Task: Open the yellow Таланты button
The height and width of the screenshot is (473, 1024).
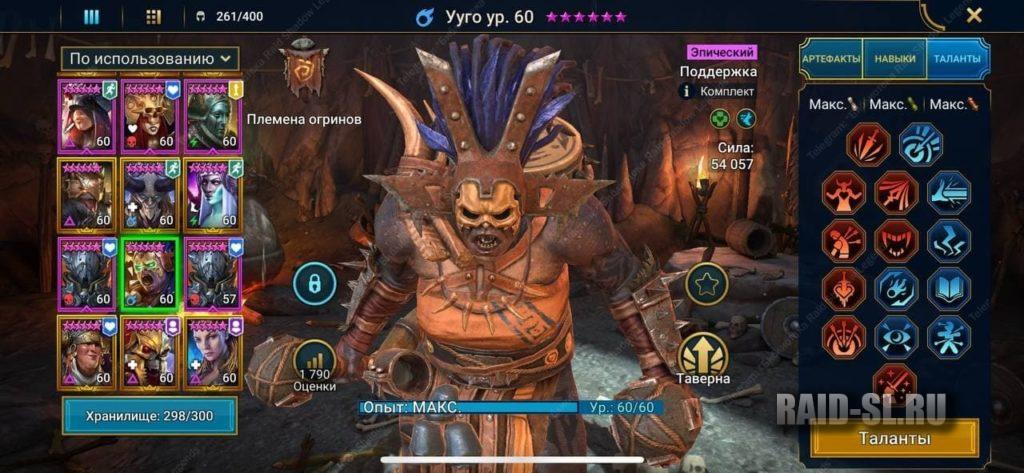Action: pos(894,438)
